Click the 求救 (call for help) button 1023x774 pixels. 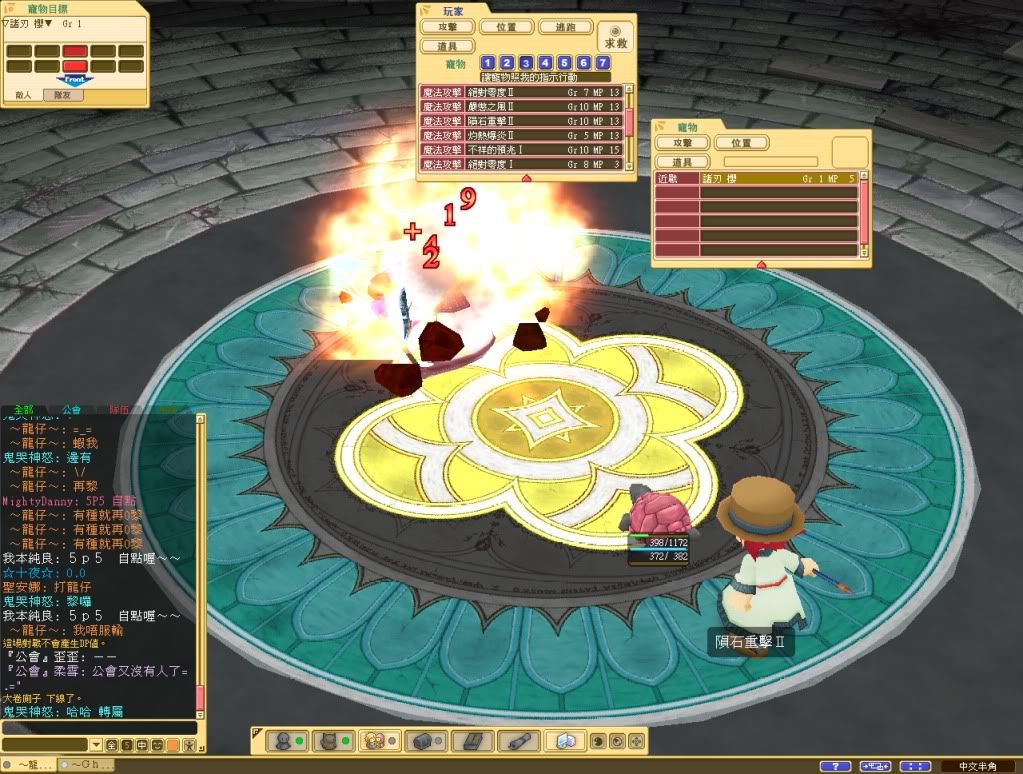(615, 36)
